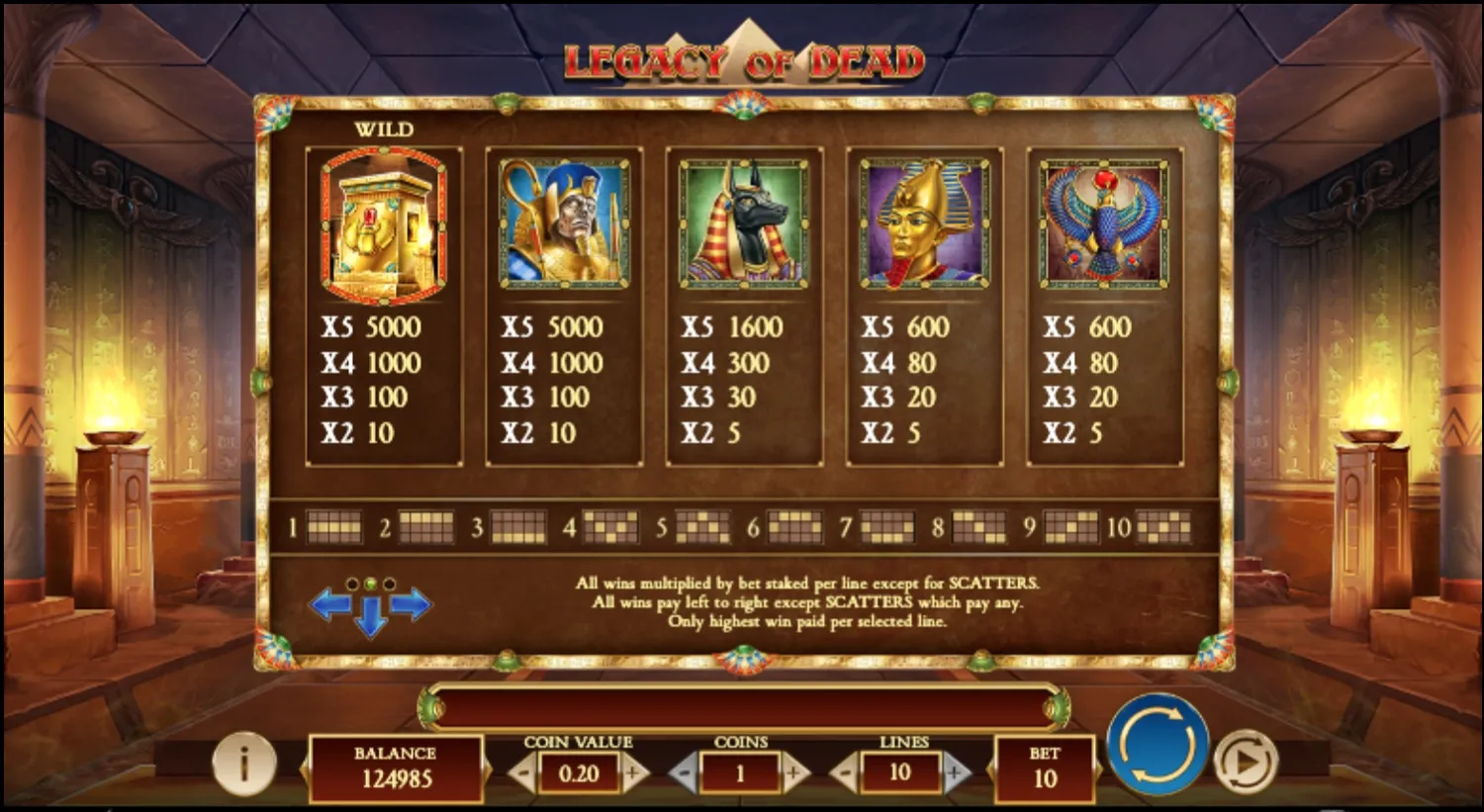
Task: Click the golden Osiris mask symbol
Action: tap(924, 223)
